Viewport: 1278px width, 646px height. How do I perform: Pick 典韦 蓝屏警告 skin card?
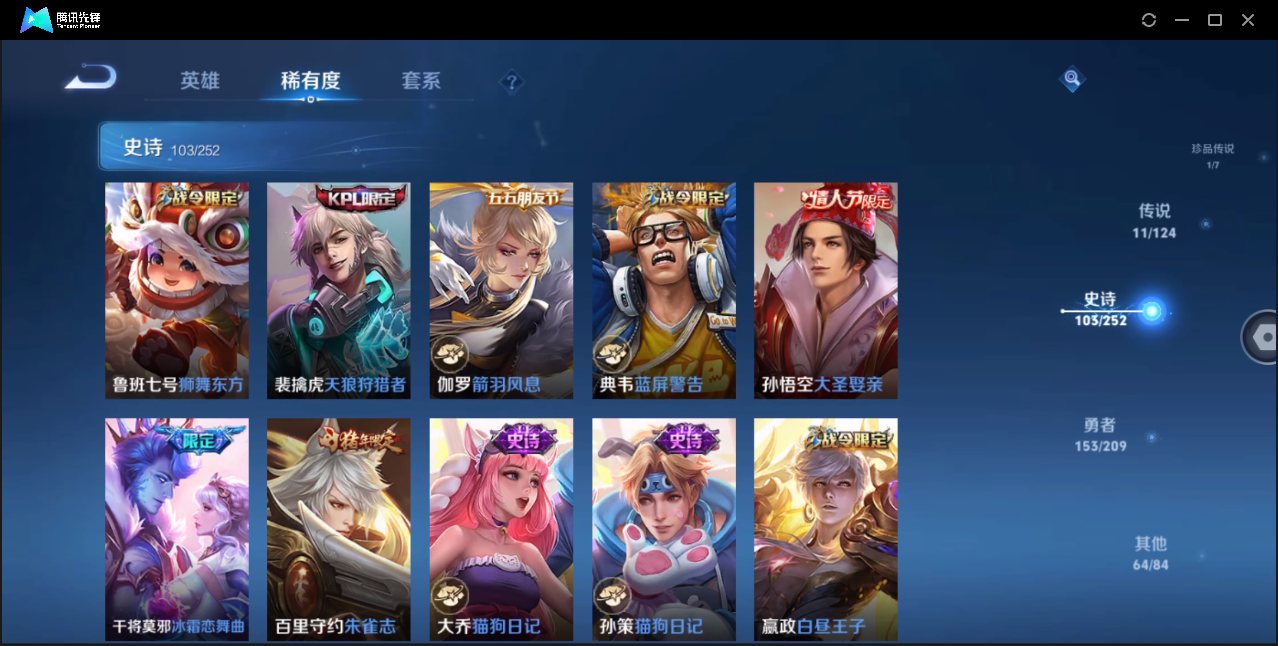click(663, 290)
